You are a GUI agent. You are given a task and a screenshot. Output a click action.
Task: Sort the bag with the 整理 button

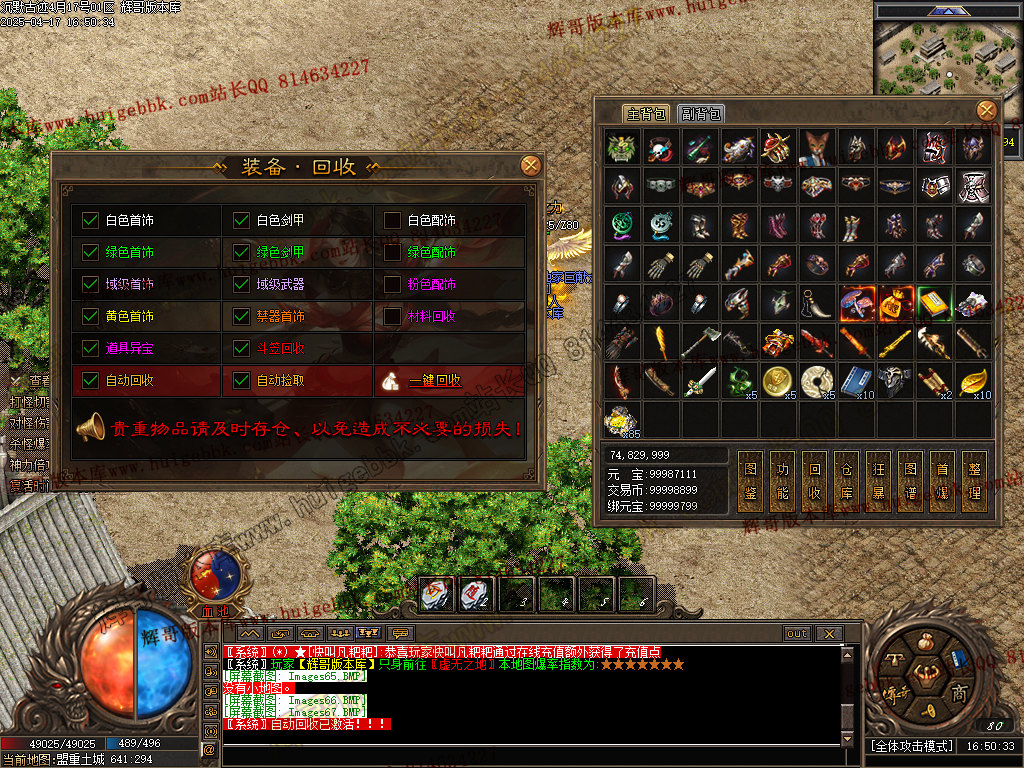975,481
